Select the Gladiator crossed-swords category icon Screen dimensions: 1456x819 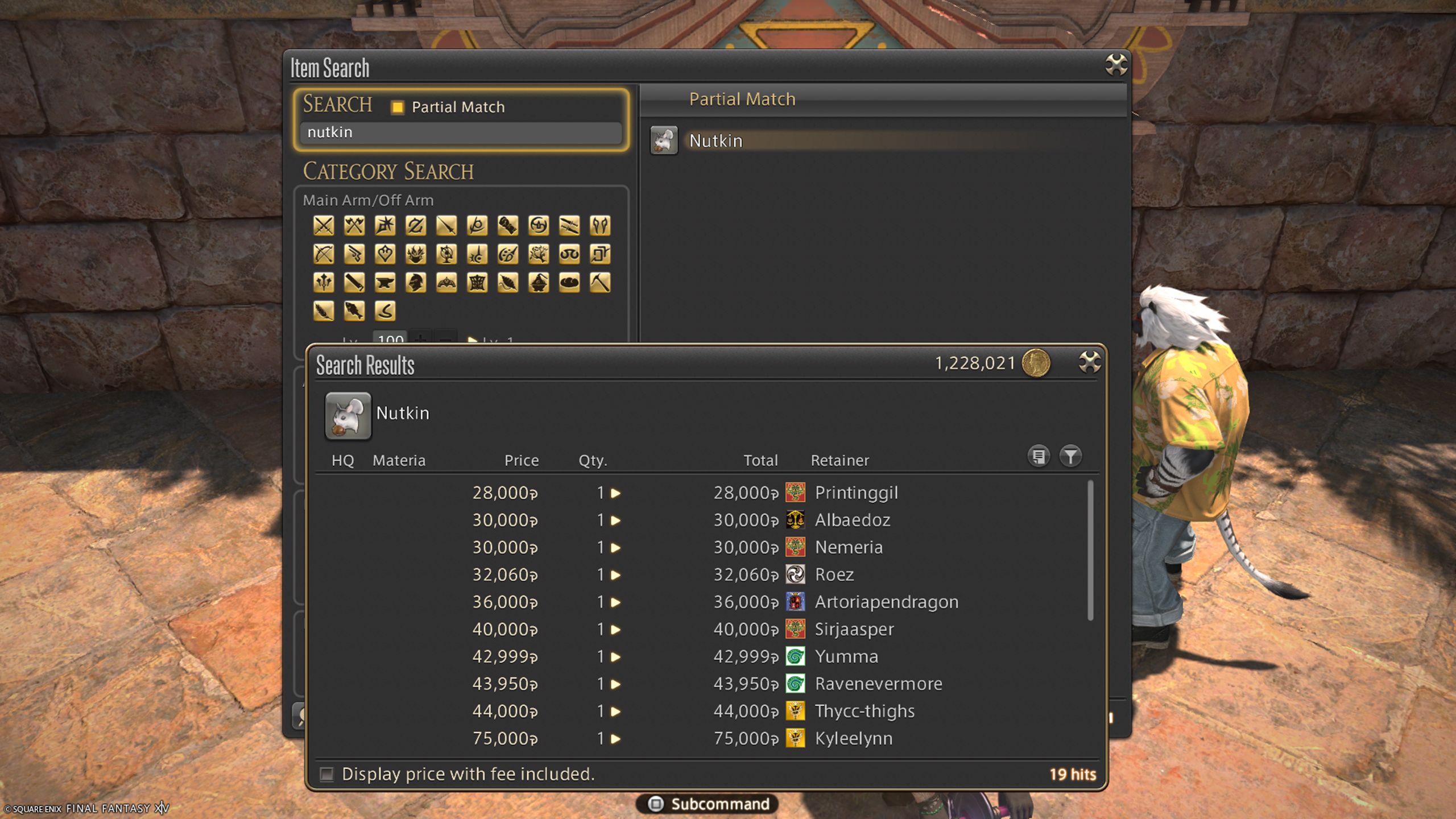tap(323, 225)
